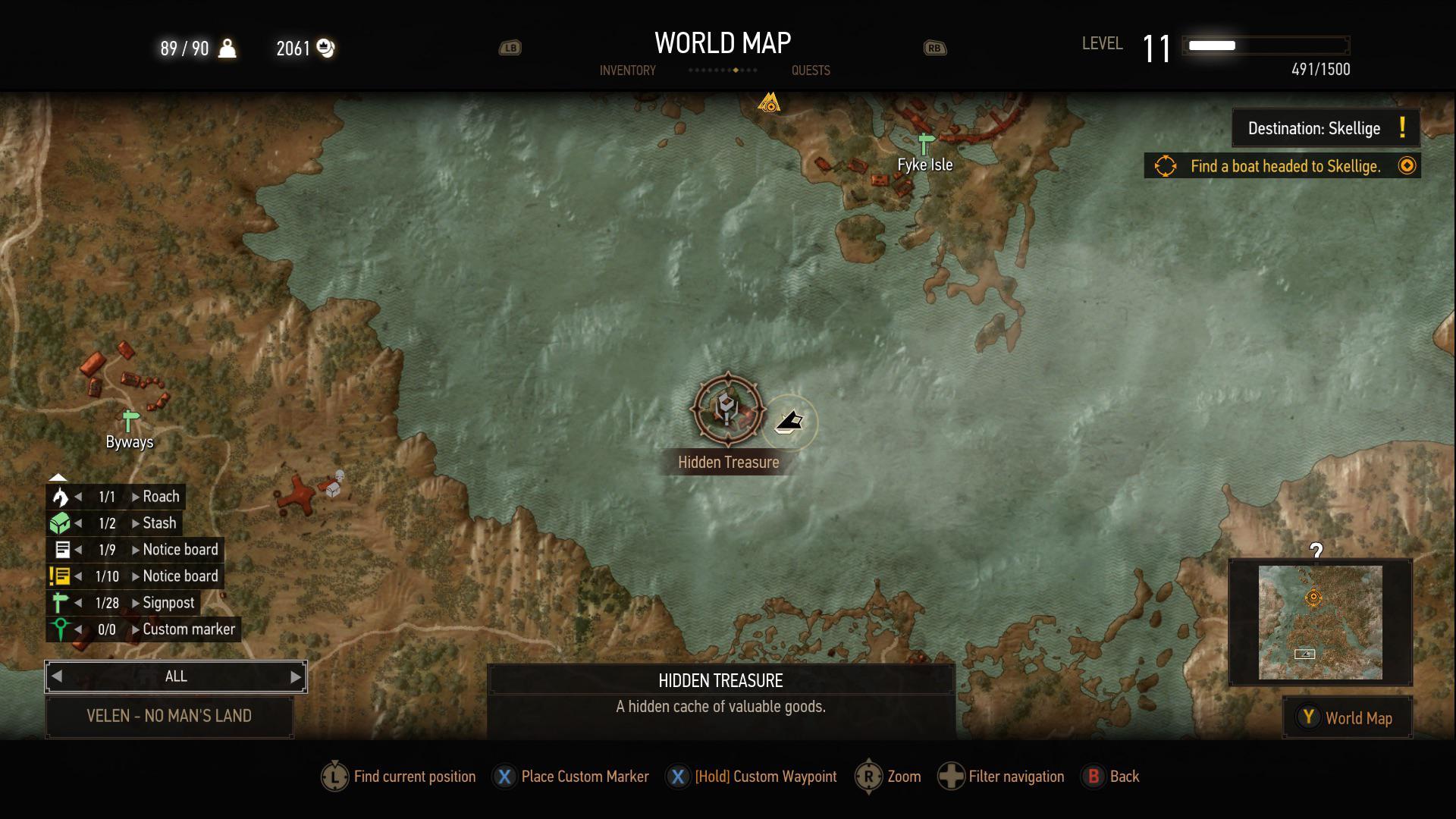The width and height of the screenshot is (1456, 819).
Task: Choose the Signpost filter entry
Action: pyautogui.click(x=168, y=603)
